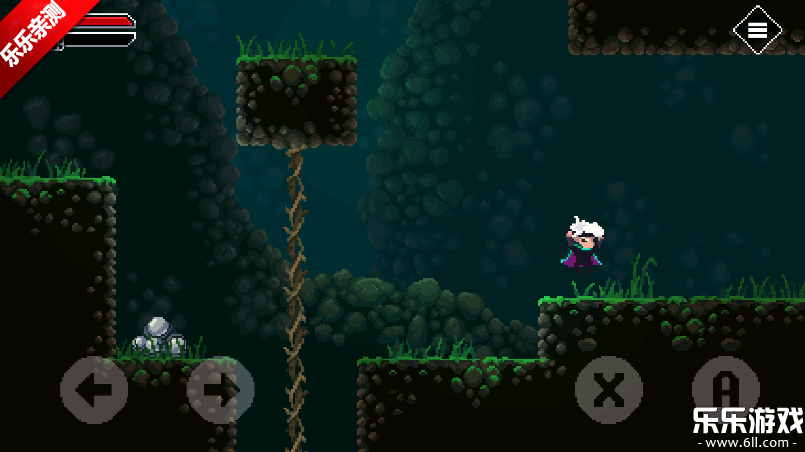Tap the right arrow move button
Viewport: 805px width, 452px height.
coord(221,389)
